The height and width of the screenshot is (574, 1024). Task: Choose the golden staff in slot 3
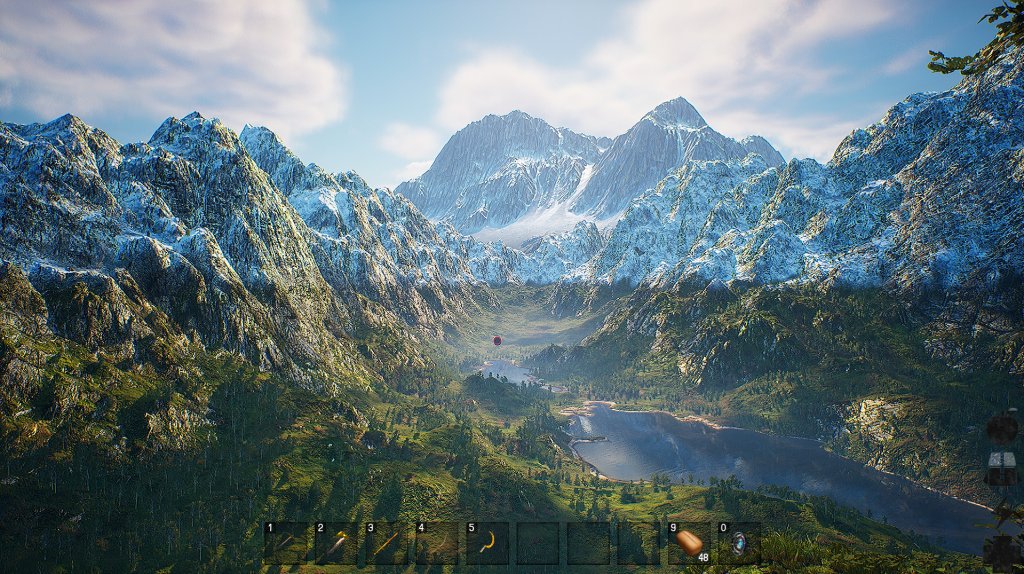(x=386, y=543)
